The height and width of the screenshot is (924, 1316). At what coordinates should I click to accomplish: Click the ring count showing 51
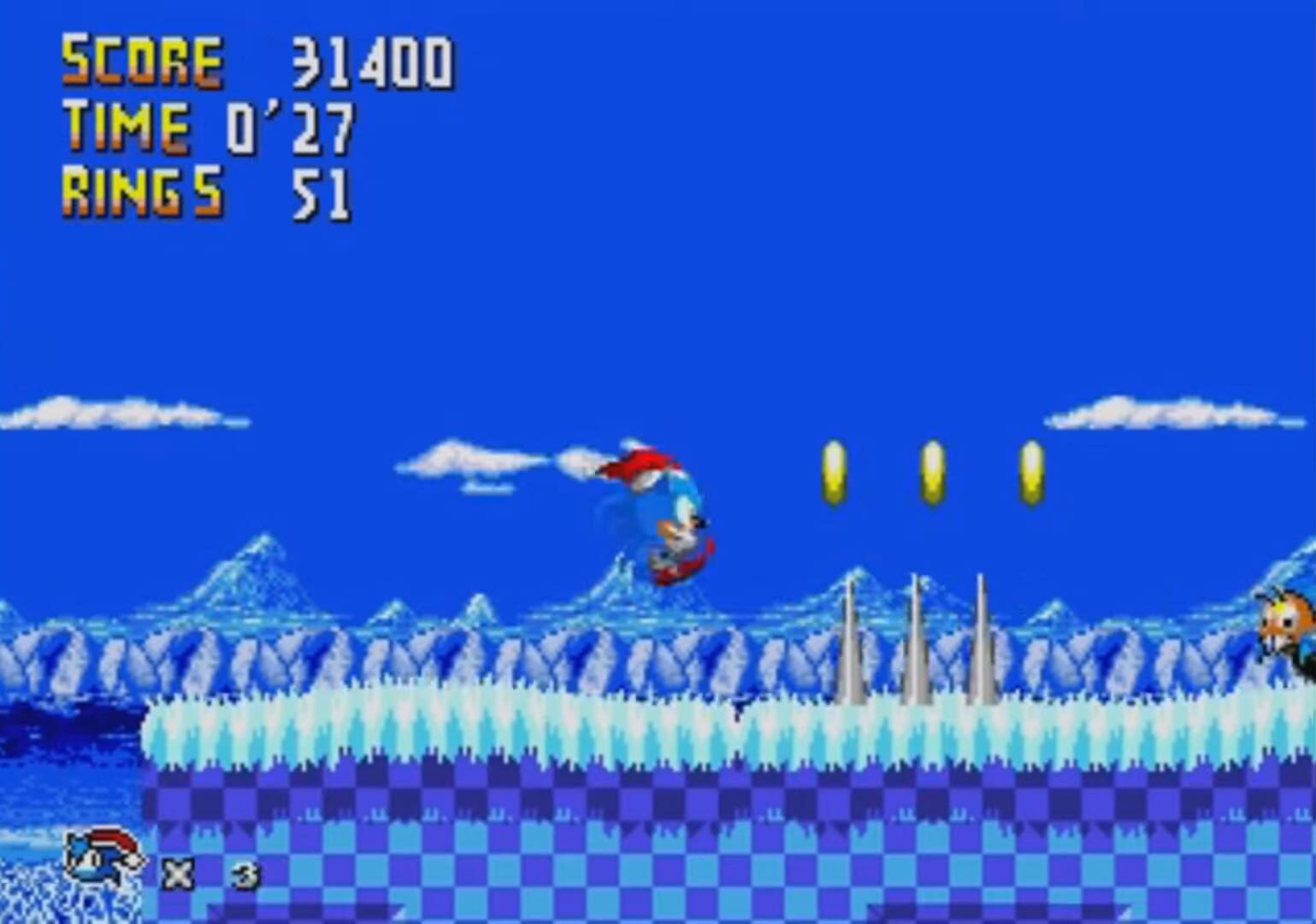pyautogui.click(x=325, y=195)
